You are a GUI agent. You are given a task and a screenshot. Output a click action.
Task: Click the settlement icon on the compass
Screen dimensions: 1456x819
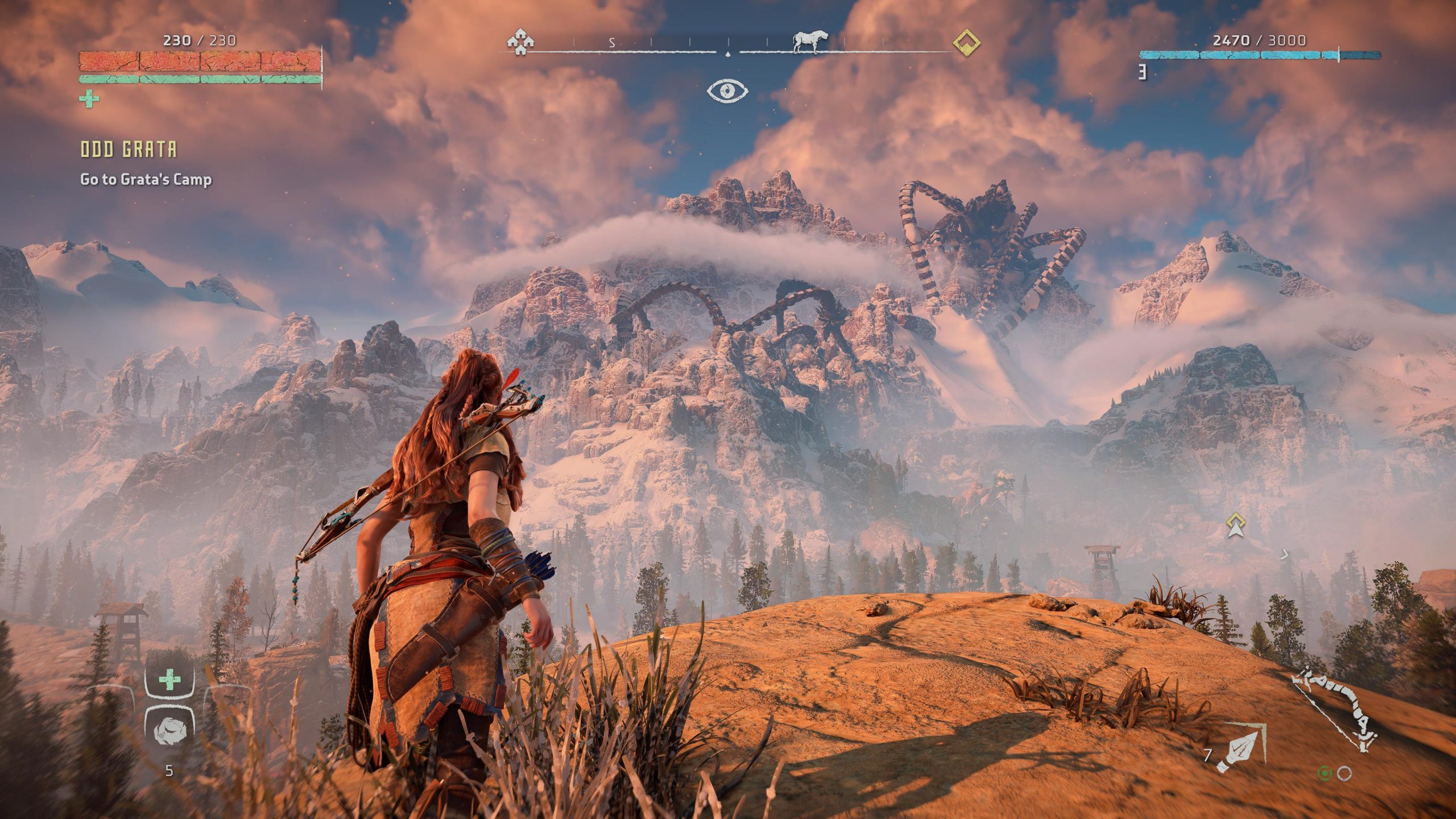[520, 42]
